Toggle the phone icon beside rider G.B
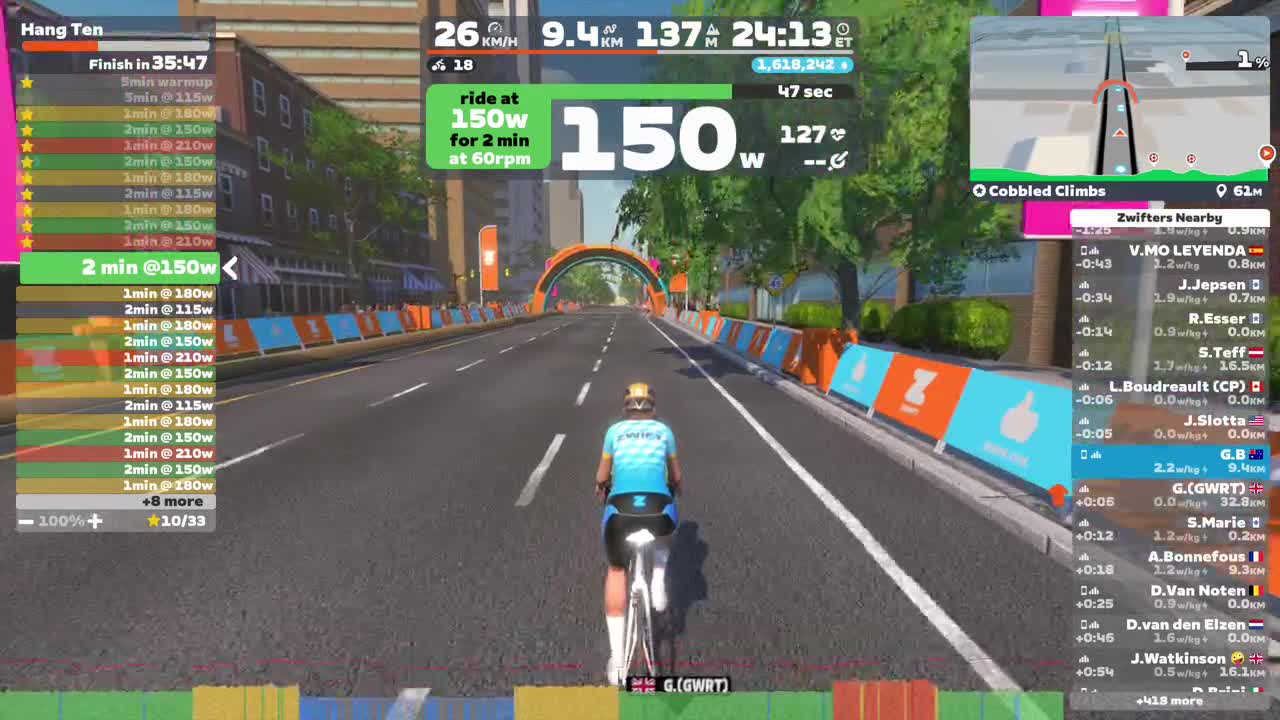 1085,455
